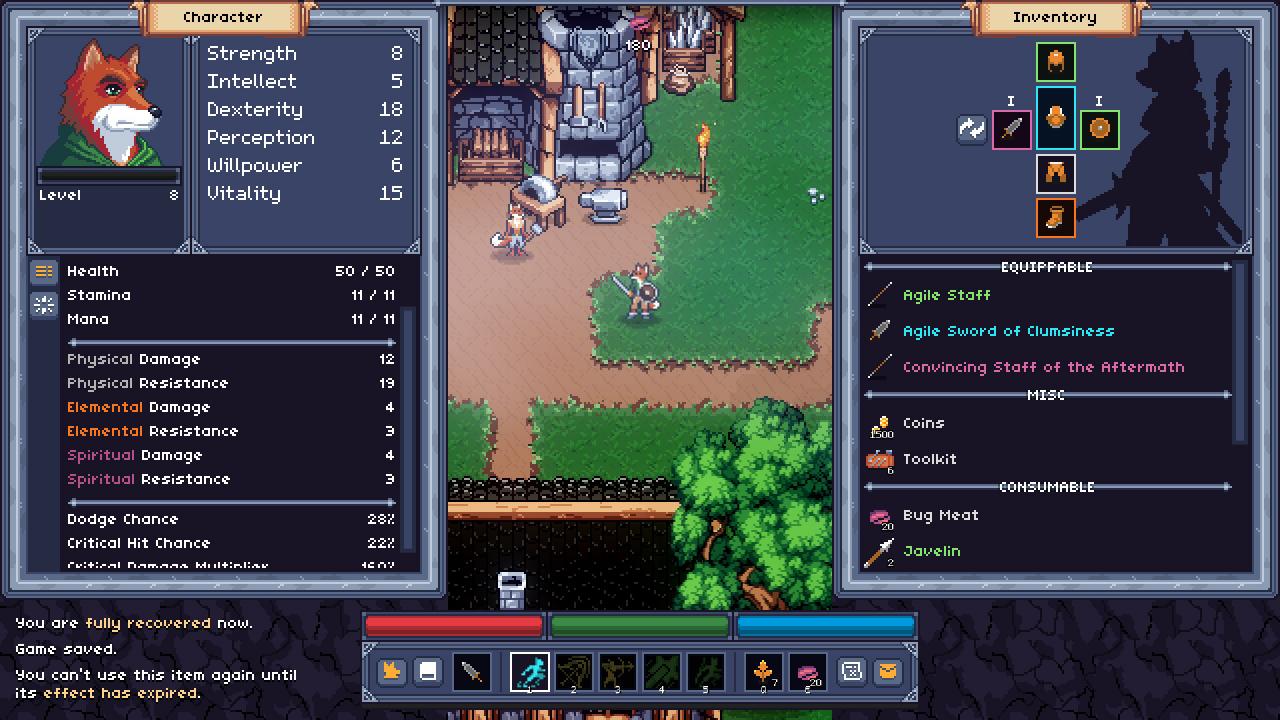Select the sword attack icon on the hotbar
Screen dimensions: 1280x720
pos(470,672)
